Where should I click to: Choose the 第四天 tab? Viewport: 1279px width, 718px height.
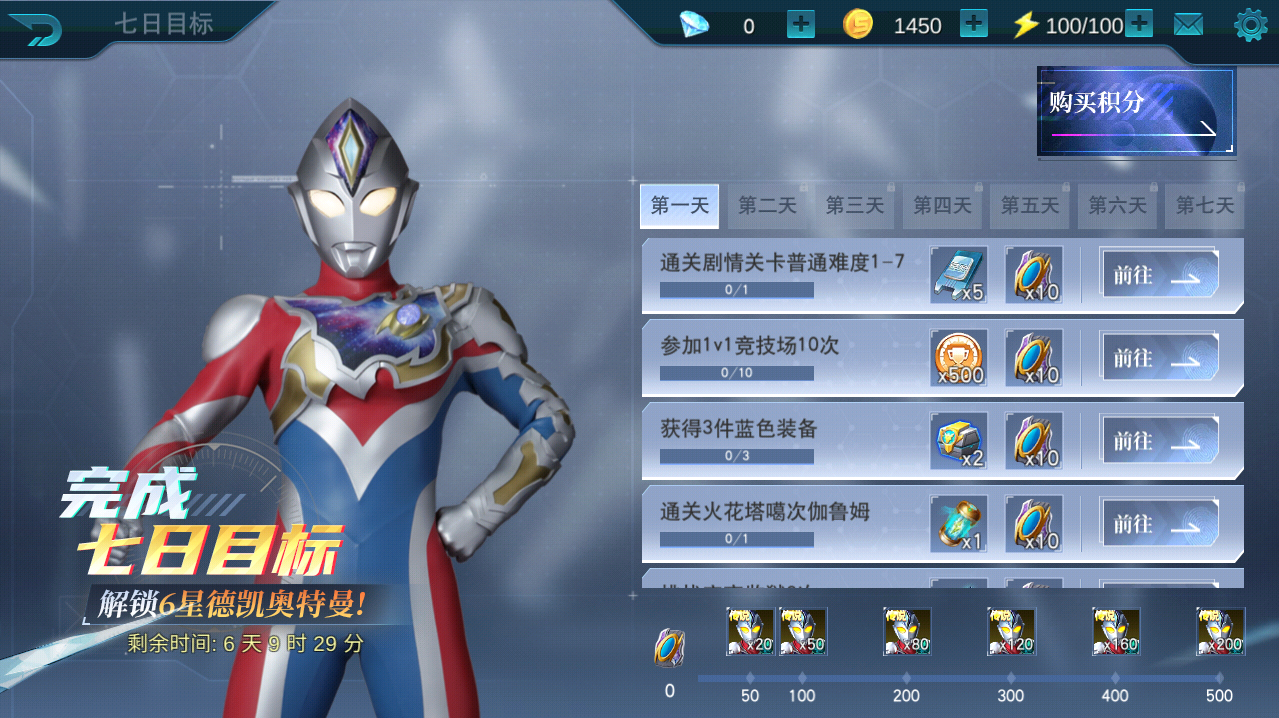pos(942,206)
